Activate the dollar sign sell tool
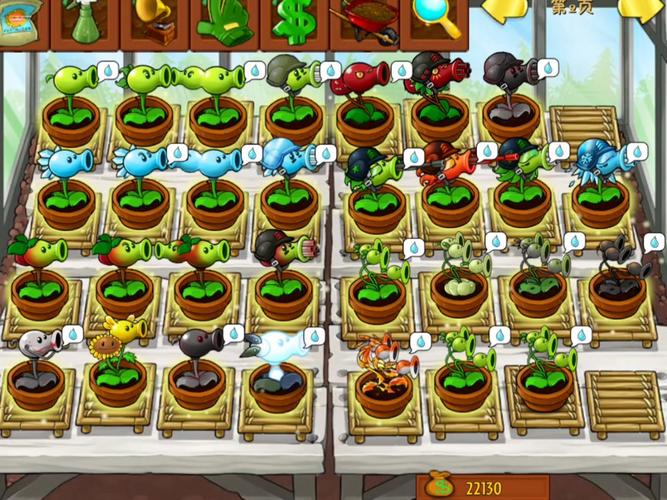The width and height of the screenshot is (667, 500). pyautogui.click(x=295, y=20)
